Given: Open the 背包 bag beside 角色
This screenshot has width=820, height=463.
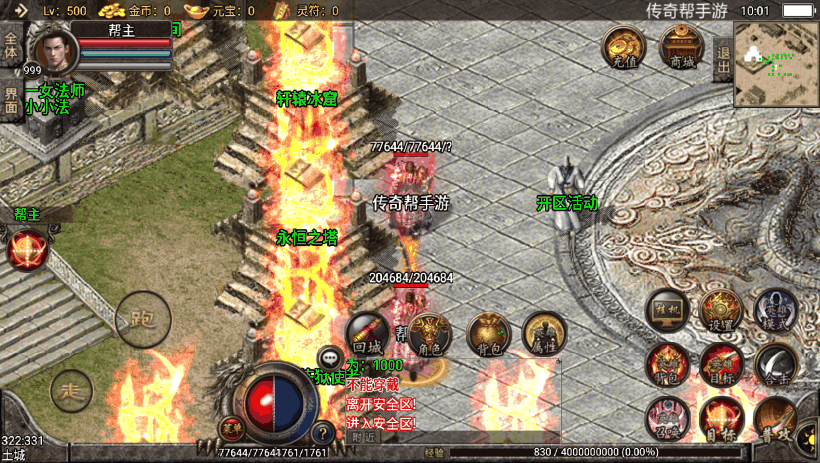Looking at the screenshot, I should (x=488, y=334).
